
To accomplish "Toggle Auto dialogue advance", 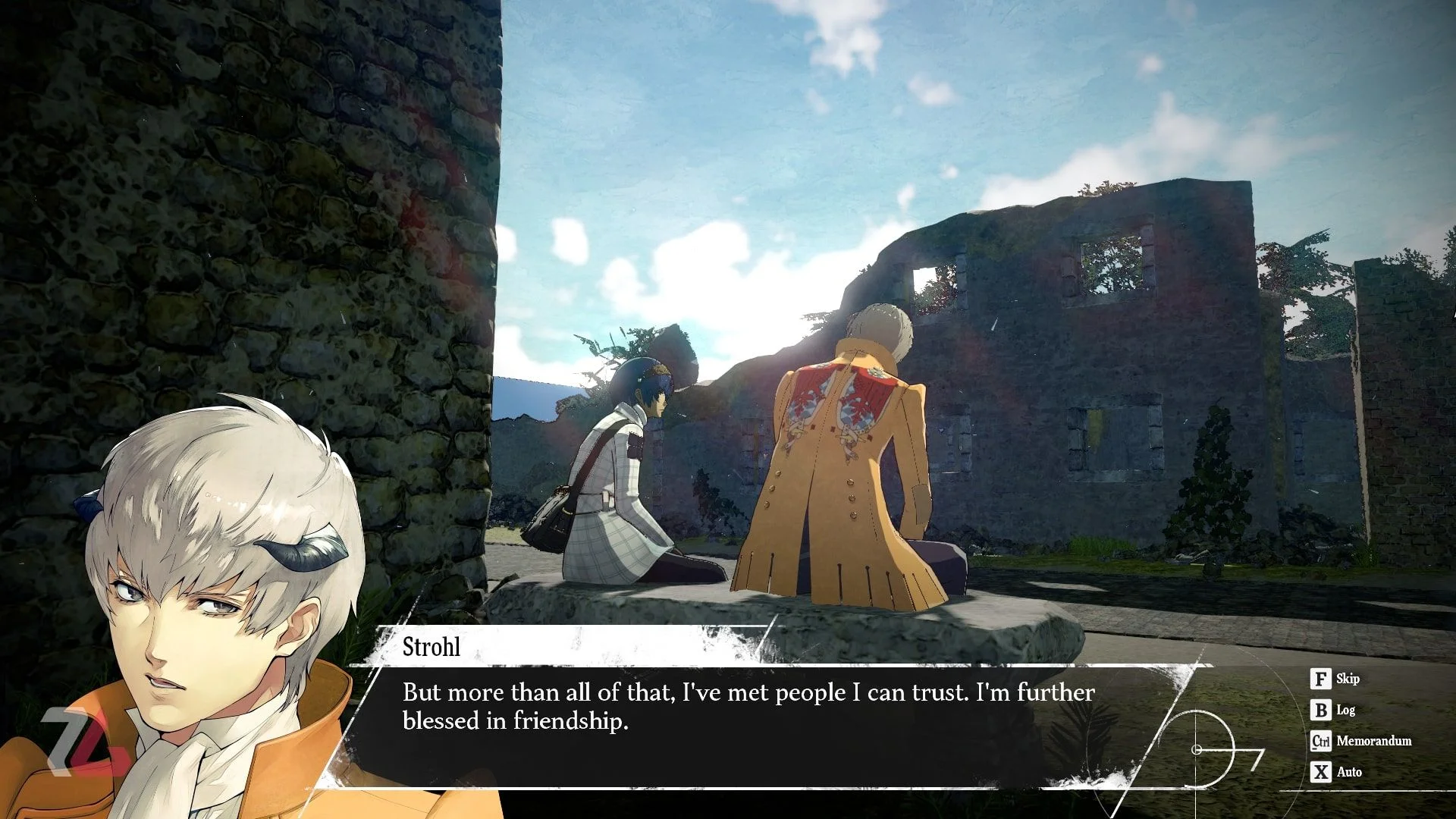I will pyautogui.click(x=1336, y=772).
